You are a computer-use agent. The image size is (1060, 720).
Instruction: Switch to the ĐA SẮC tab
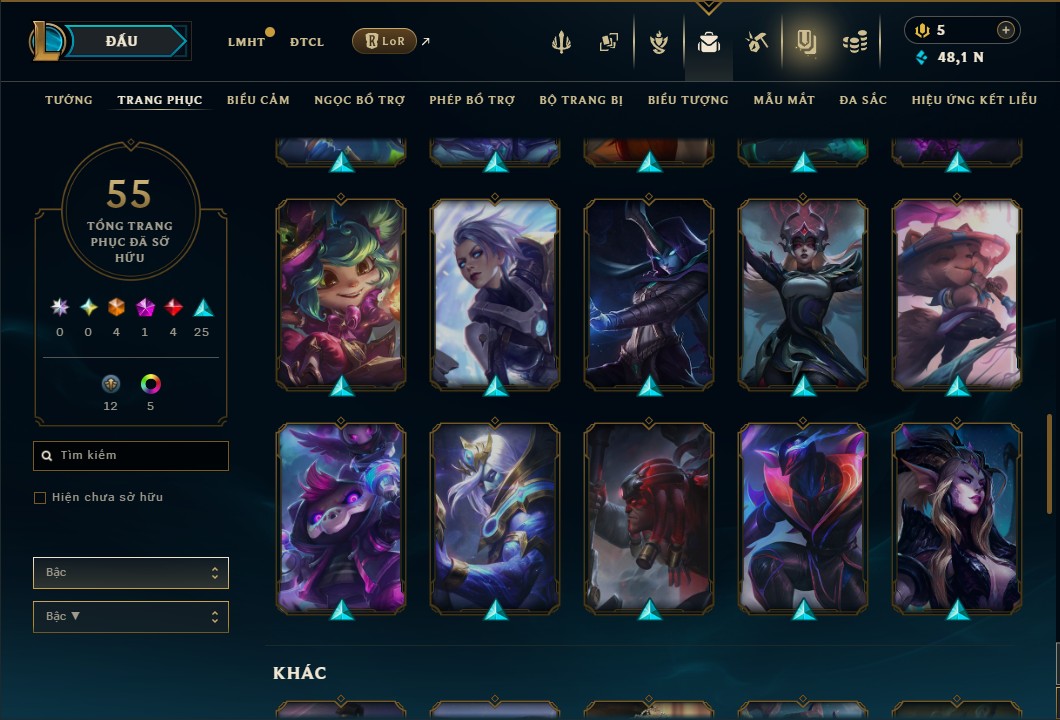click(x=863, y=100)
